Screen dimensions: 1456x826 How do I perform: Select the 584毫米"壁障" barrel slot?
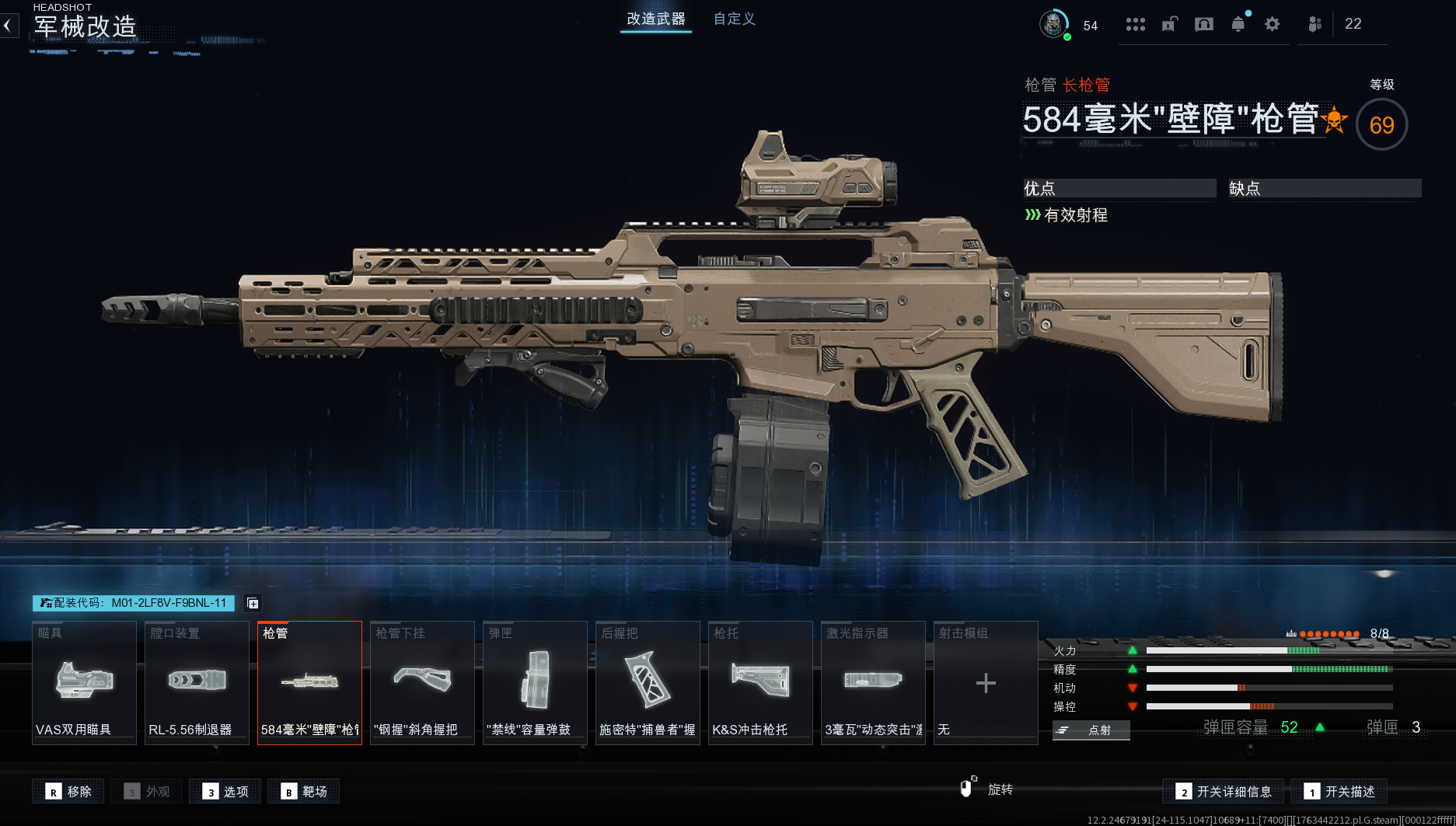[309, 682]
